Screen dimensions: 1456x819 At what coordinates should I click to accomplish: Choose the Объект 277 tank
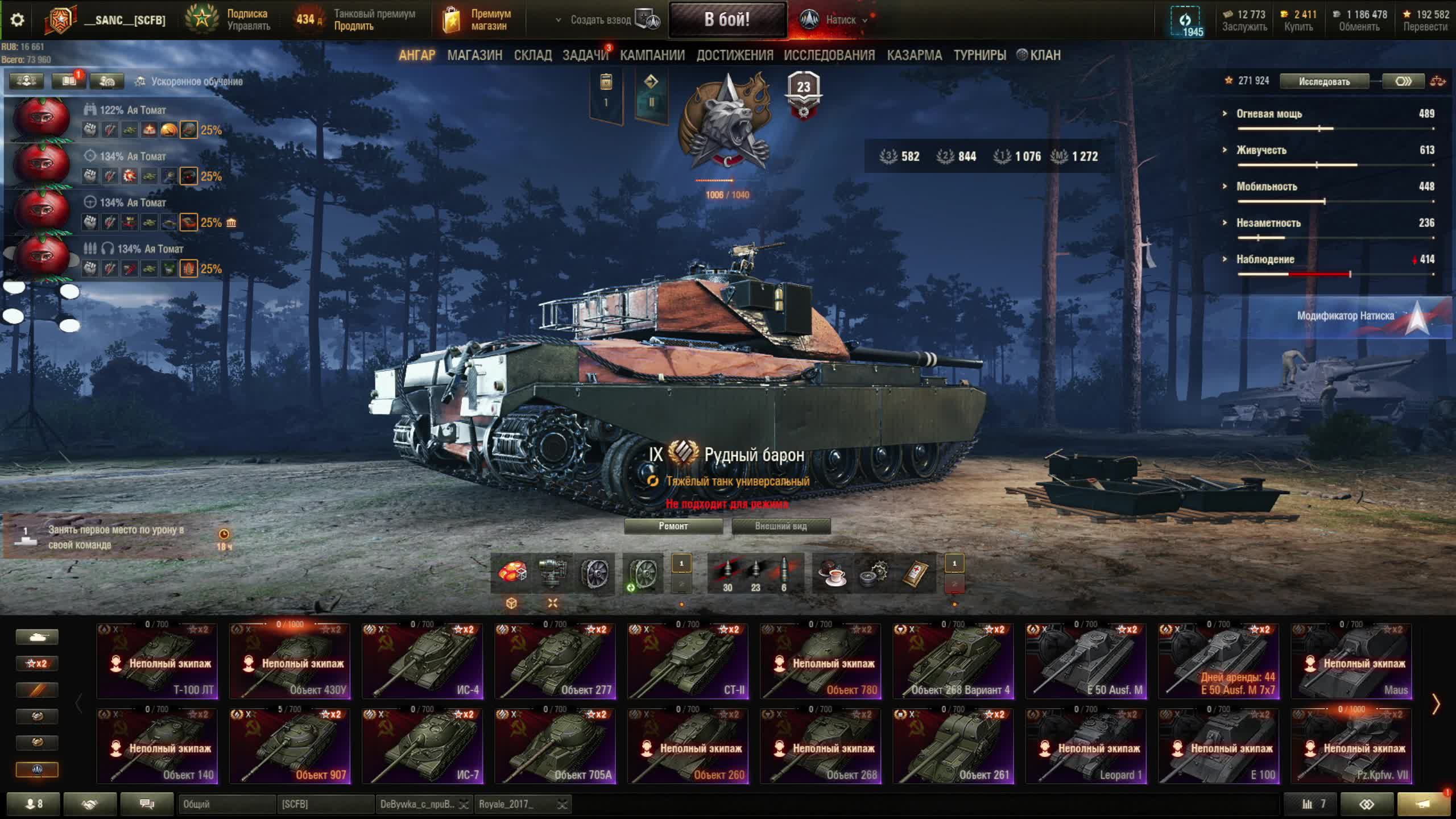point(555,661)
